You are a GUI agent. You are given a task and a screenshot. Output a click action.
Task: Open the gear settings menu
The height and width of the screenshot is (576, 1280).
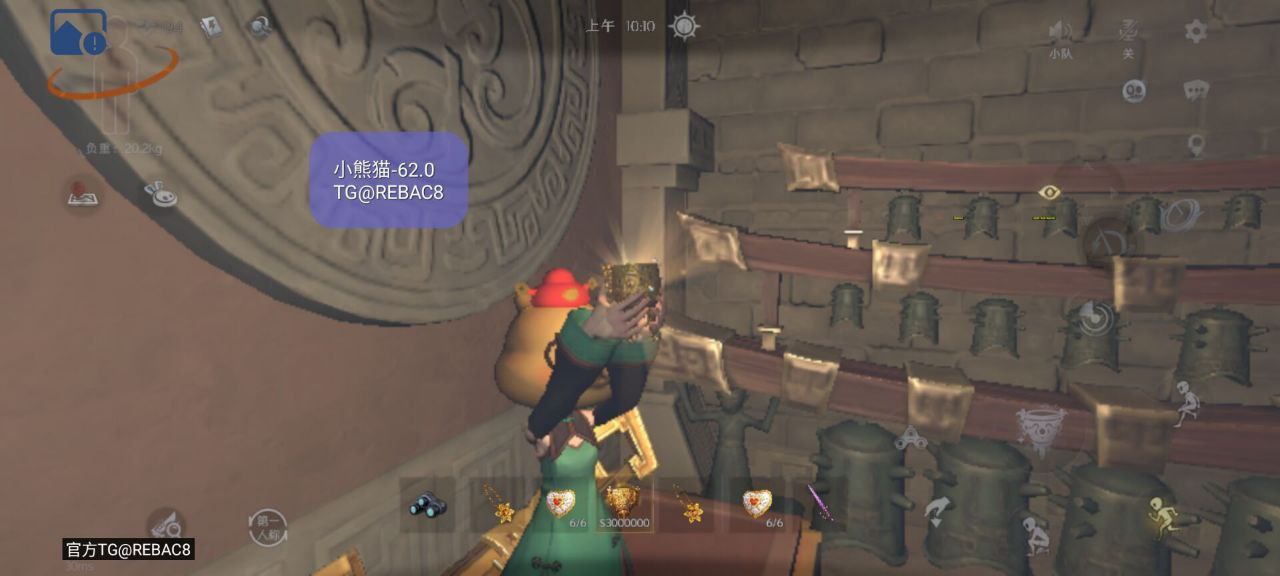[x=1195, y=31]
